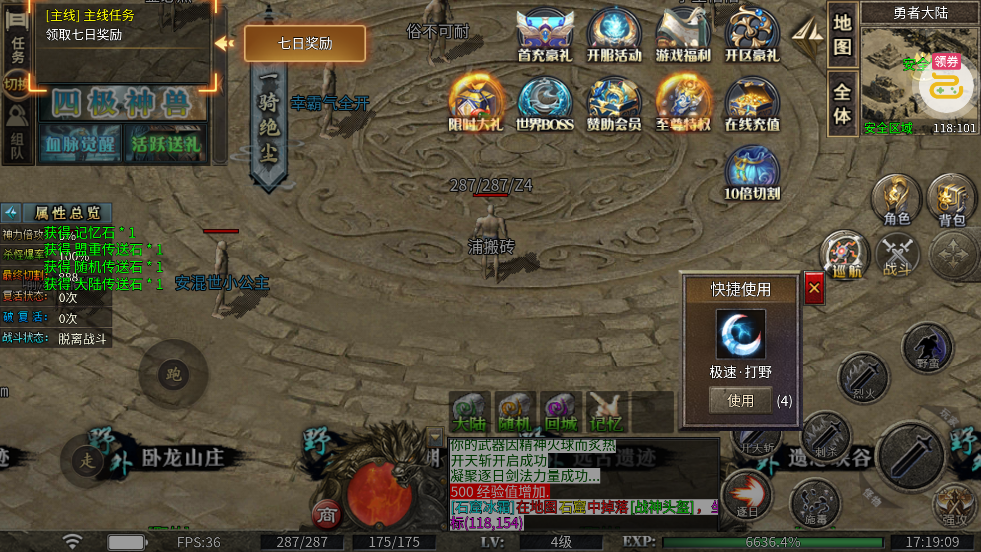This screenshot has height=552, width=981.
Task: Close the 快捷使用 quick-use popup
Action: tap(814, 289)
